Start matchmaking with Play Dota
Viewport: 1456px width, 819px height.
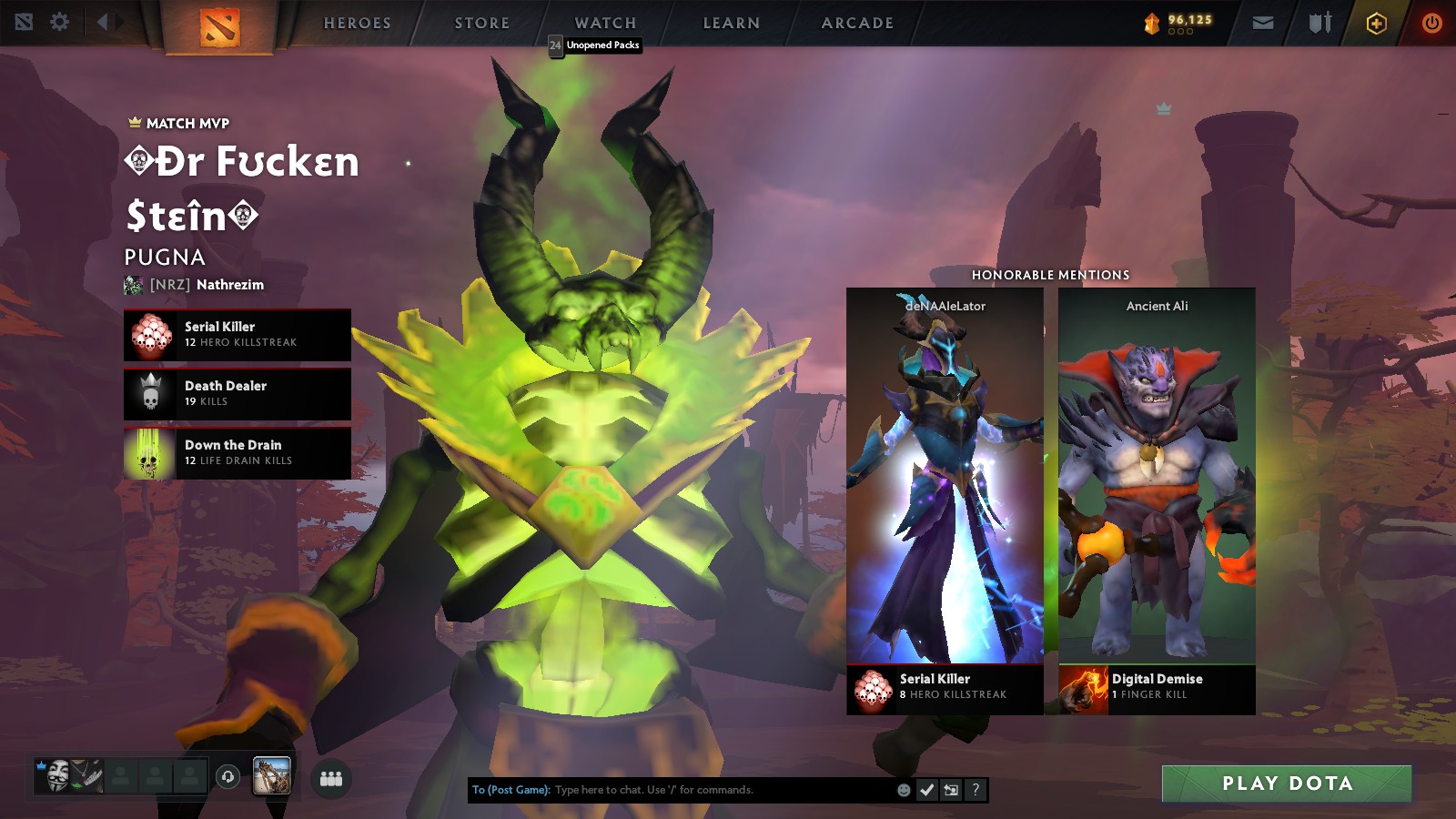click(1286, 784)
